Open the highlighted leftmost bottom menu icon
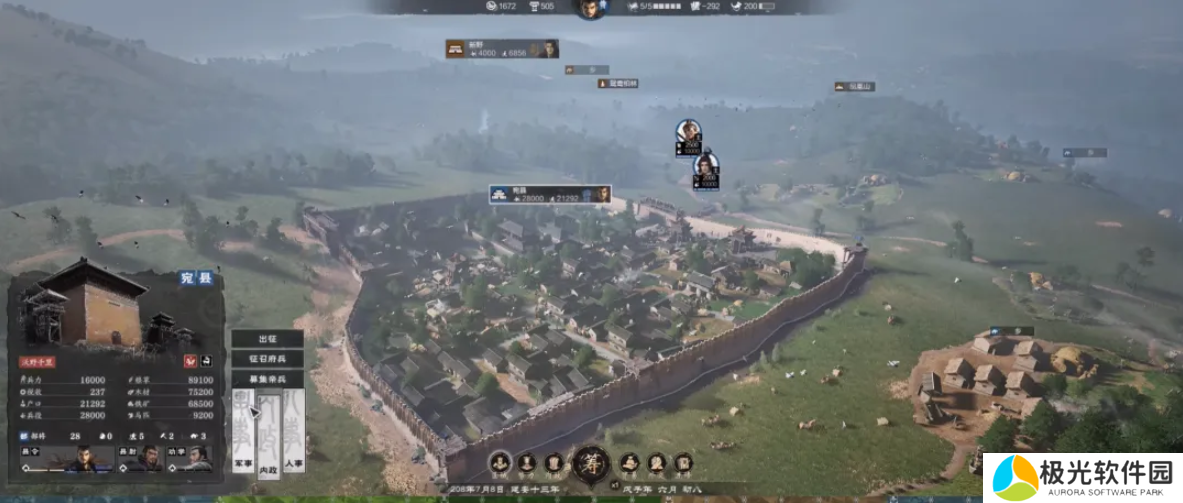 pos(499,463)
